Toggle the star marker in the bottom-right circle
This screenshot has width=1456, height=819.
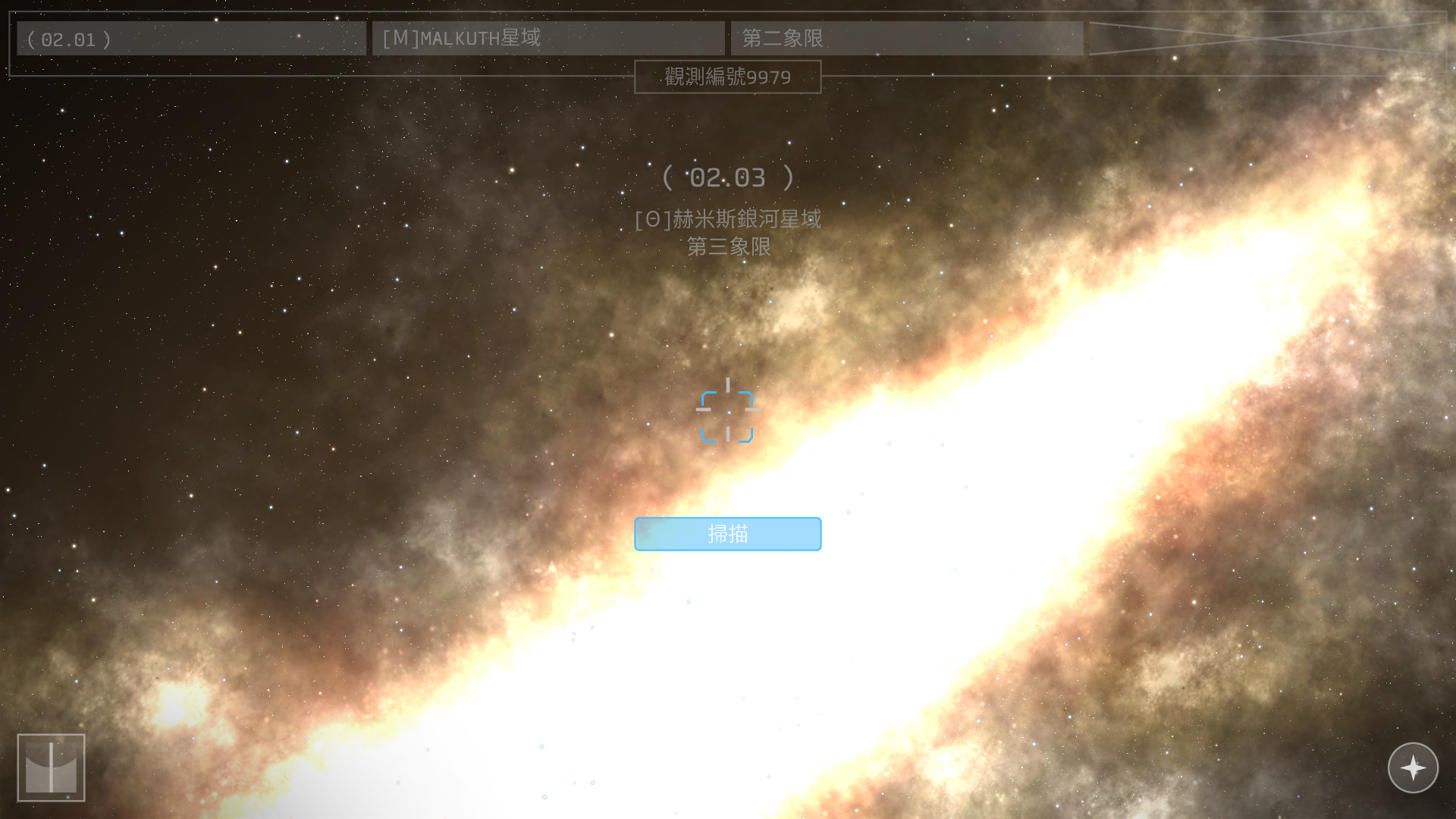1413,767
